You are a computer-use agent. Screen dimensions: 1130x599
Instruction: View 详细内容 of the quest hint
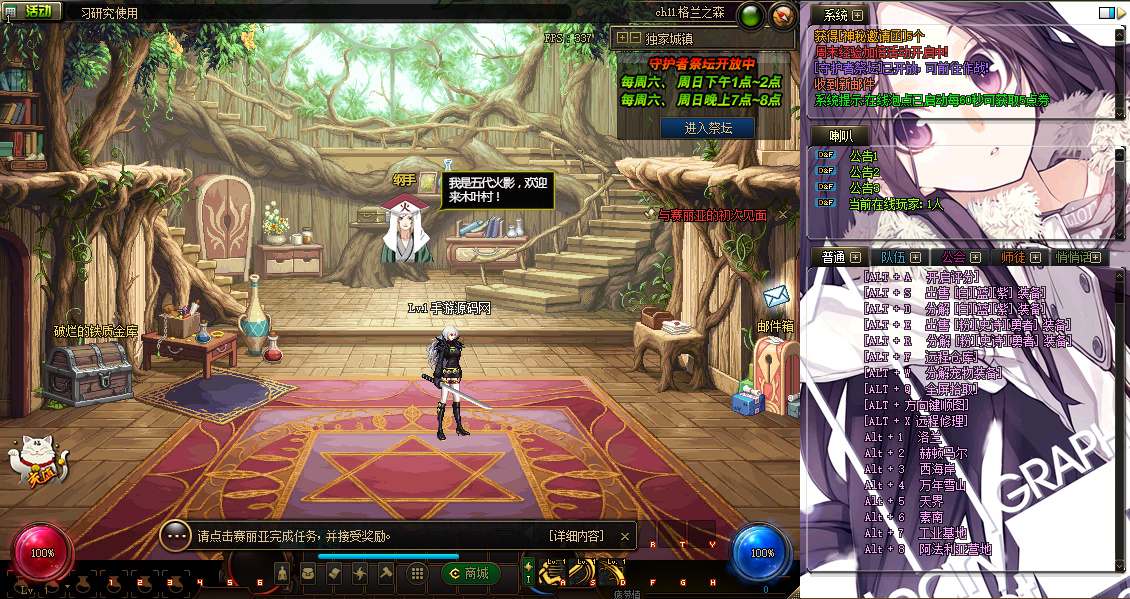pyautogui.click(x=576, y=536)
